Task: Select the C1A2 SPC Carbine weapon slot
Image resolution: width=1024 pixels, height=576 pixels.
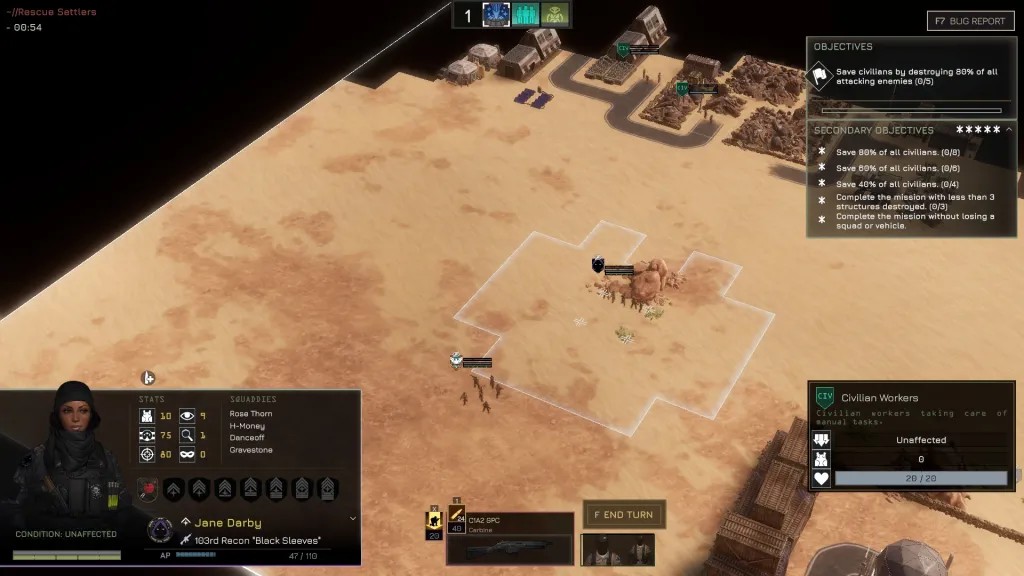Action: coord(510,539)
